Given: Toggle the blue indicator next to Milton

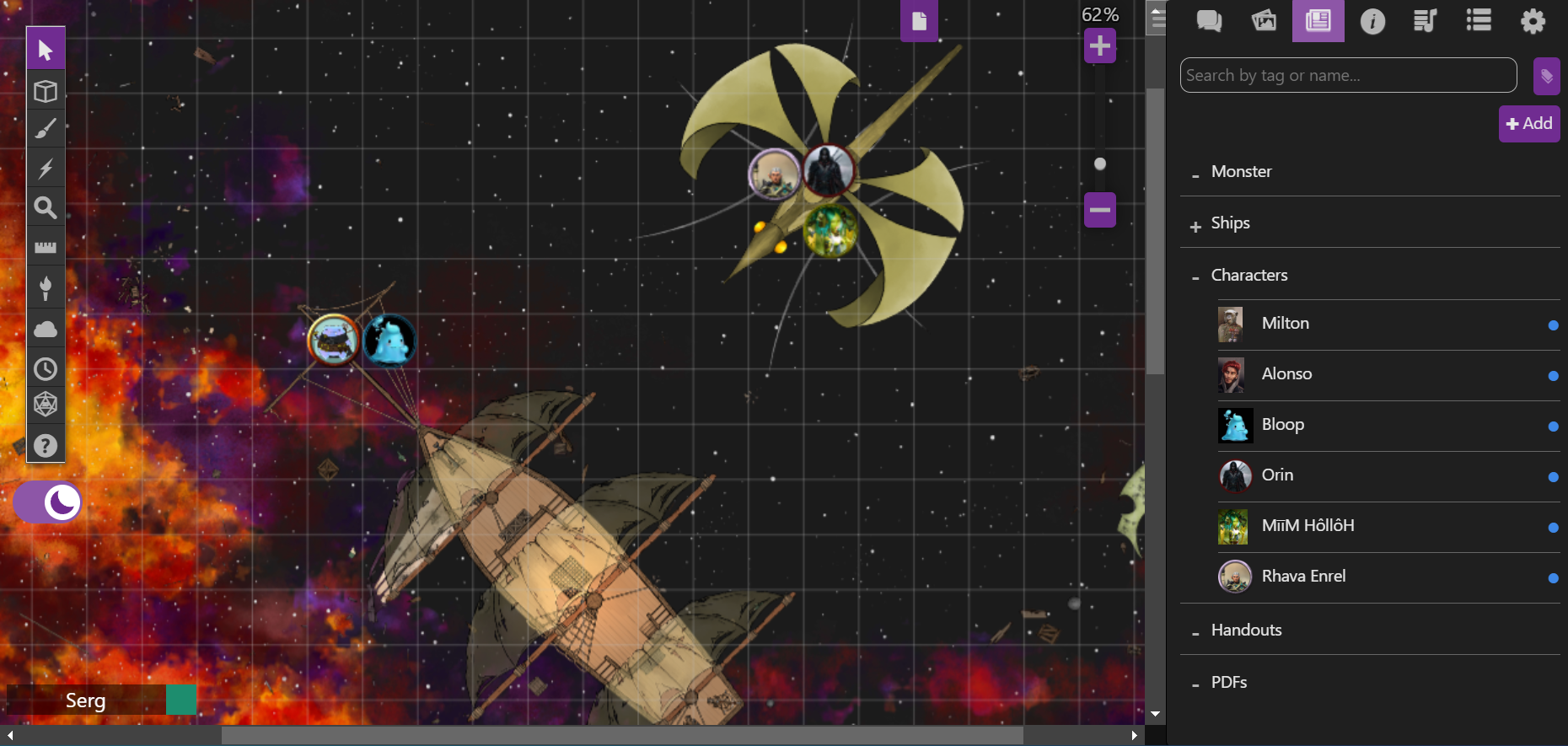Looking at the screenshot, I should coord(1553,325).
